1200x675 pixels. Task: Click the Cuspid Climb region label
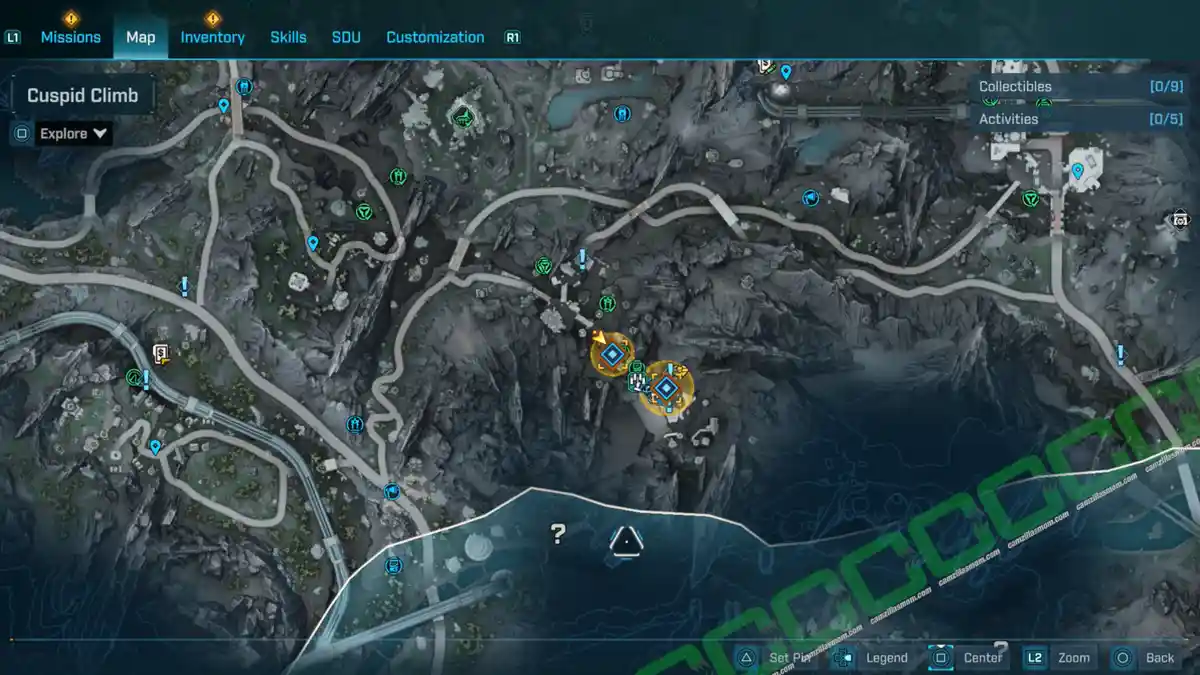coord(82,96)
